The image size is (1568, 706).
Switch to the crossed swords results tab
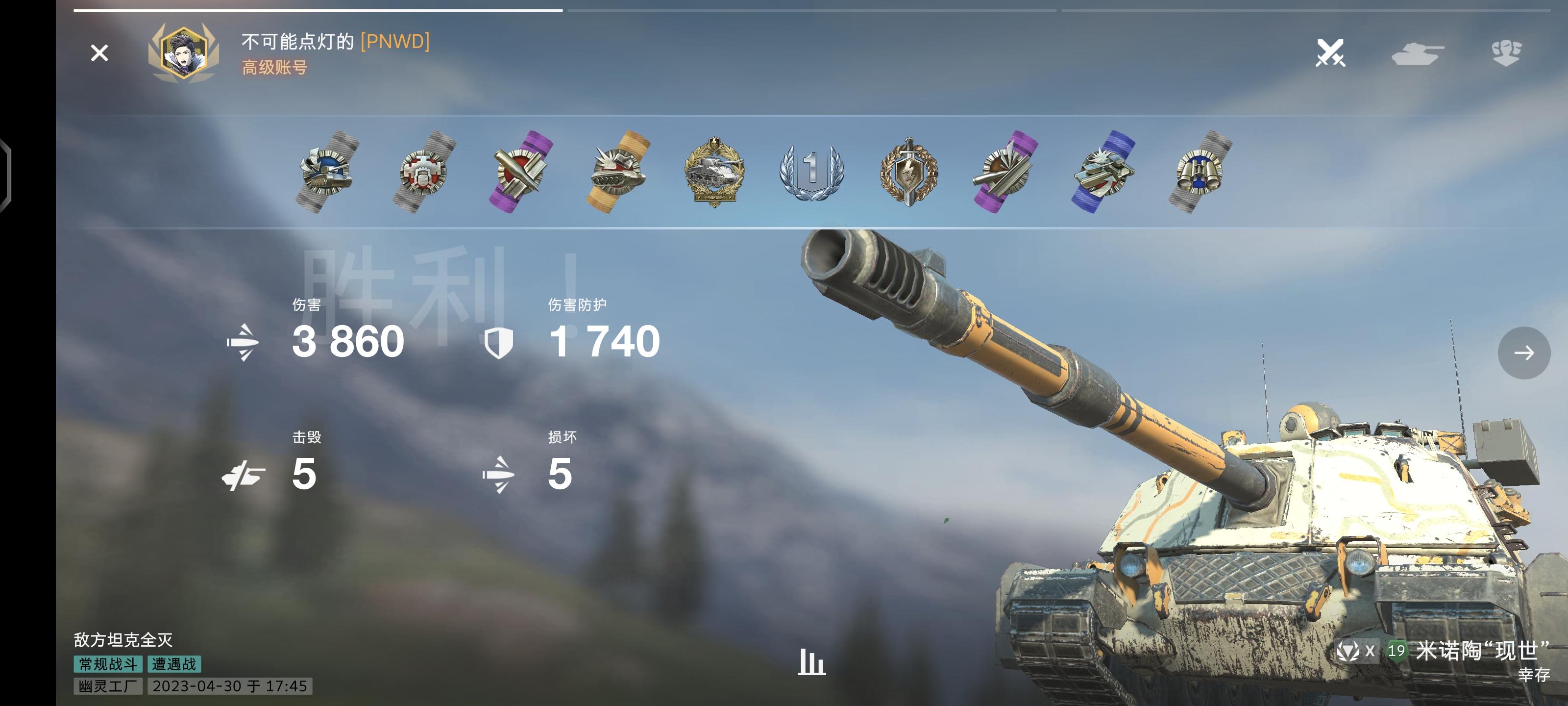[x=1329, y=53]
